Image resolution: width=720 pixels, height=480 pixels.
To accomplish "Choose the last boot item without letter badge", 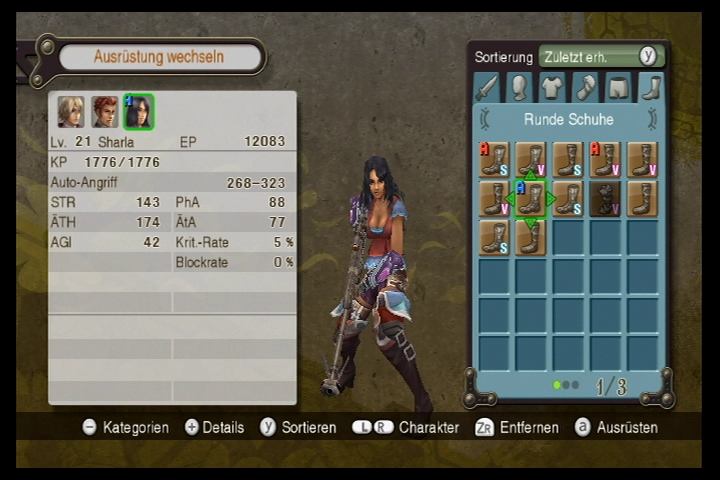I will coord(531,237).
